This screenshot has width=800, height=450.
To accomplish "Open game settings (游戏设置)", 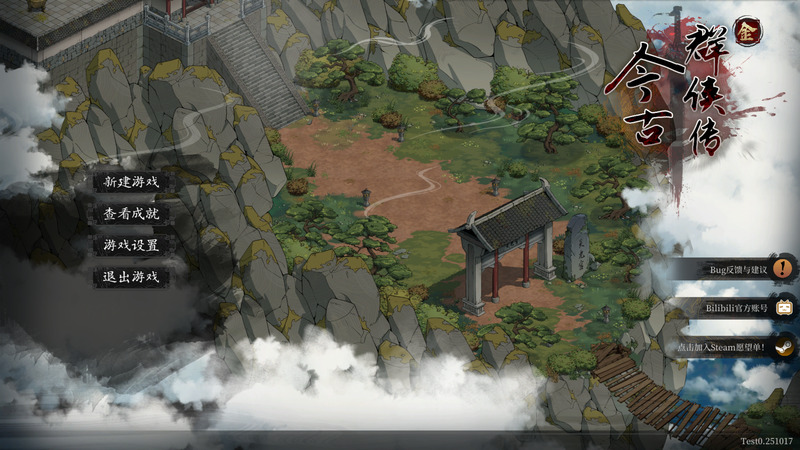I will (x=131, y=245).
